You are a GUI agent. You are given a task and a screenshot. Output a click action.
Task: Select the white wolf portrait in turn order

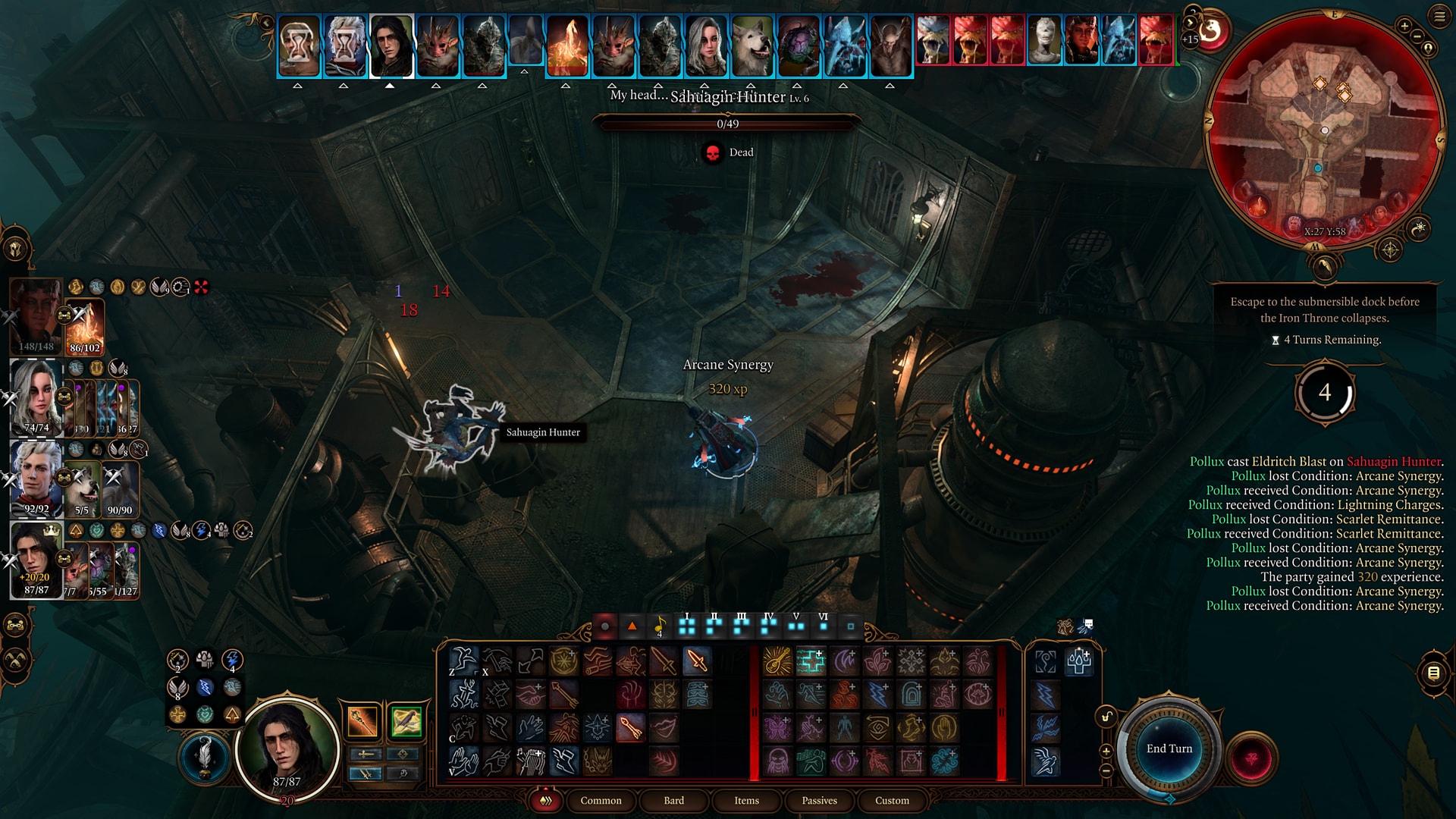pyautogui.click(x=752, y=45)
